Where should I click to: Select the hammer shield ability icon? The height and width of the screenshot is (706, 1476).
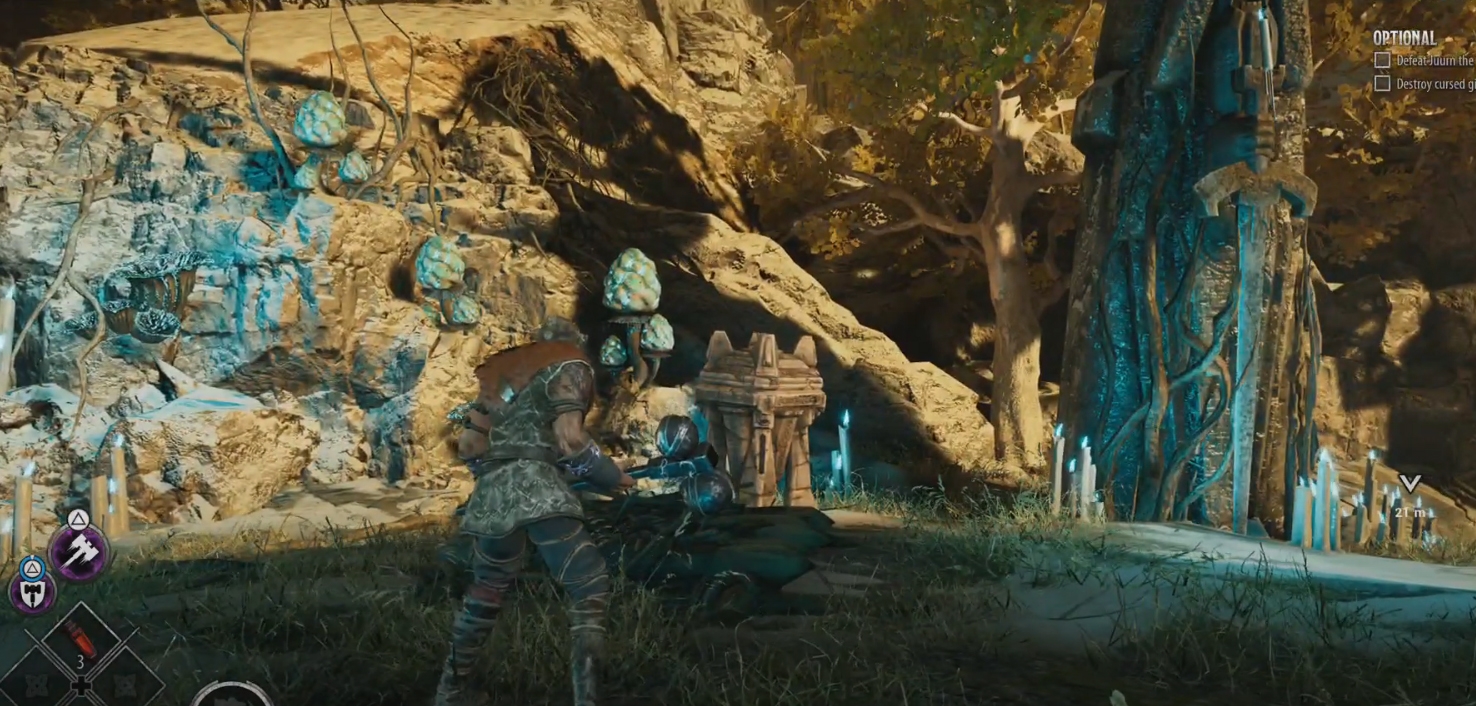point(32,592)
